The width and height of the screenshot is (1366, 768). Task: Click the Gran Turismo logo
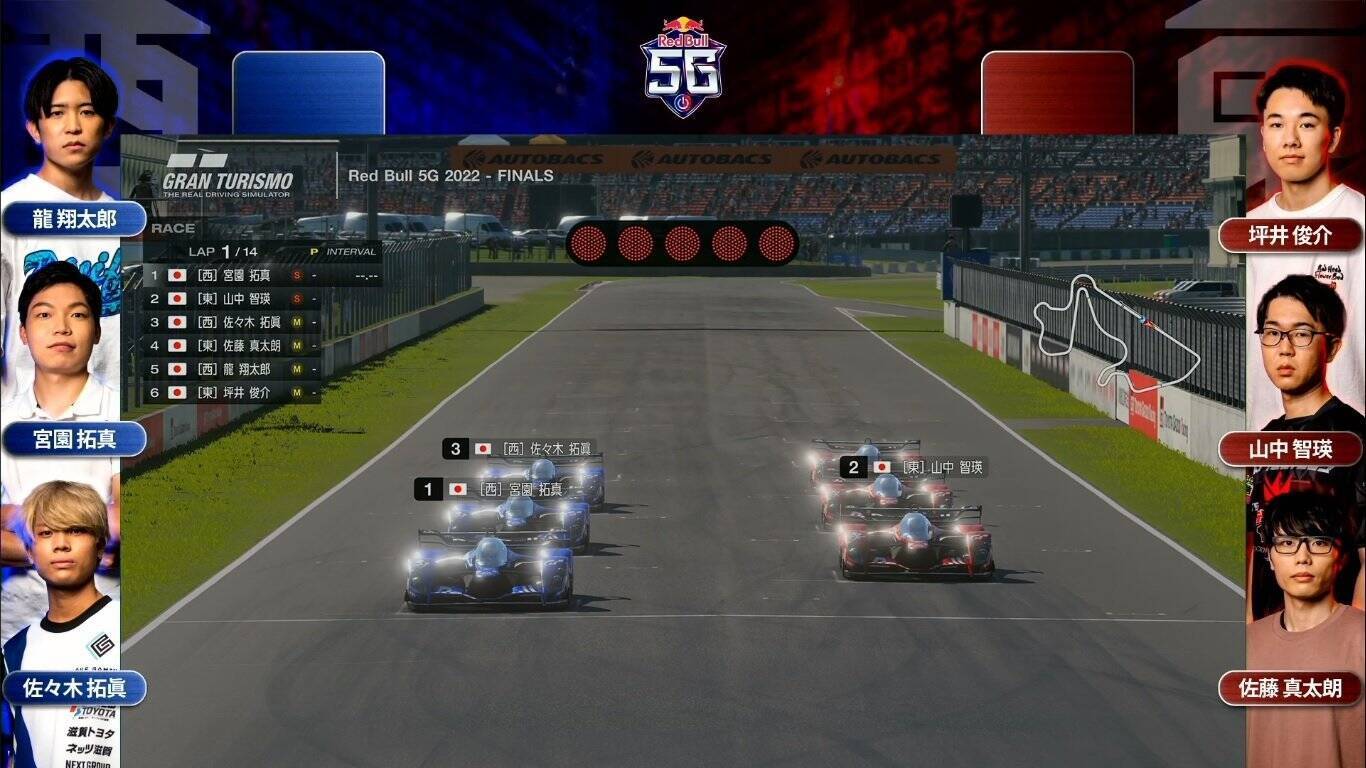coord(229,177)
